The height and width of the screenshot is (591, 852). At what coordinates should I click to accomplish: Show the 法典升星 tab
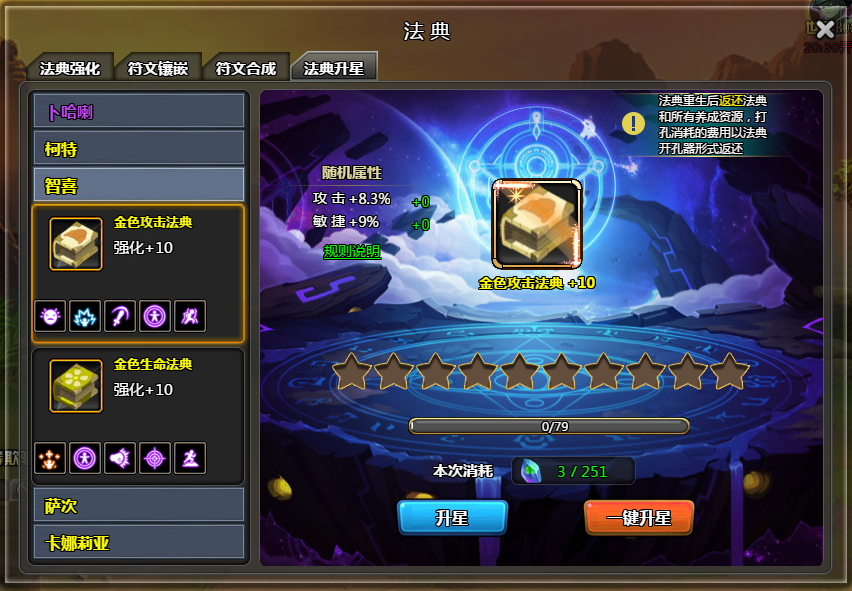pos(334,68)
